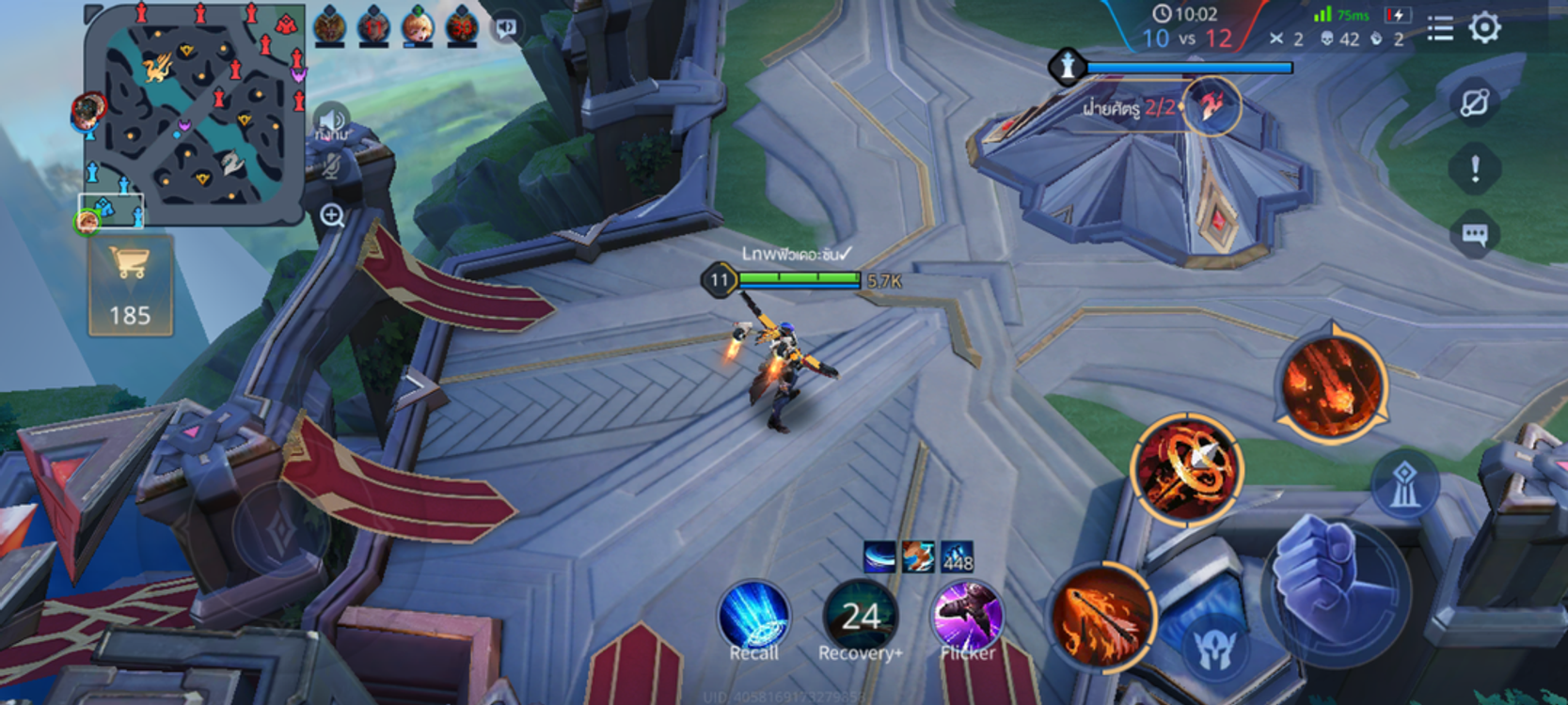Image resolution: width=1568 pixels, height=705 pixels.
Task: Click the minimap
Action: pyautogui.click(x=194, y=113)
